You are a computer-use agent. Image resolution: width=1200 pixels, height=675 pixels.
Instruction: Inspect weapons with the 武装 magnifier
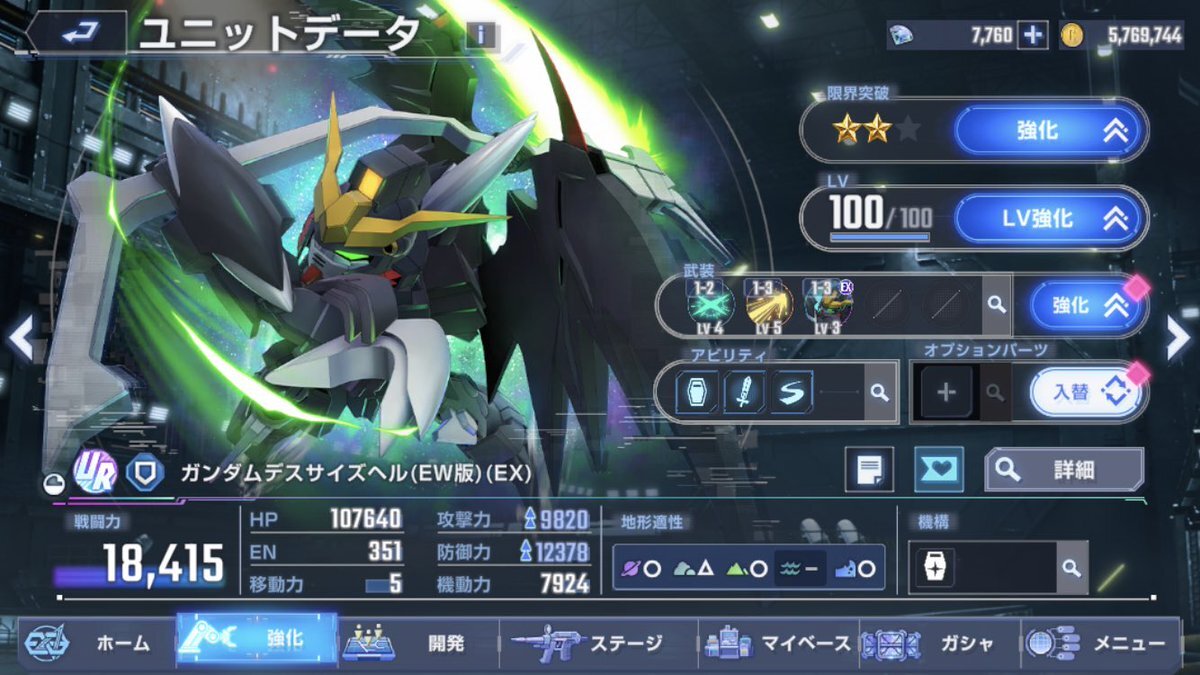tap(995, 305)
